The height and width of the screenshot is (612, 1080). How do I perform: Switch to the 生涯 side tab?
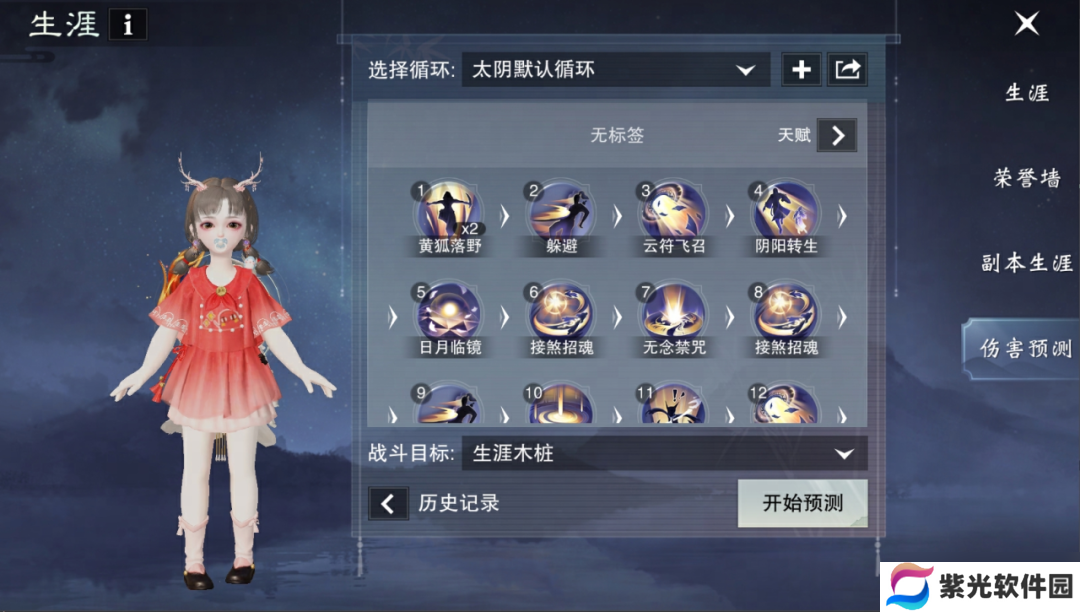pyautogui.click(x=1027, y=93)
